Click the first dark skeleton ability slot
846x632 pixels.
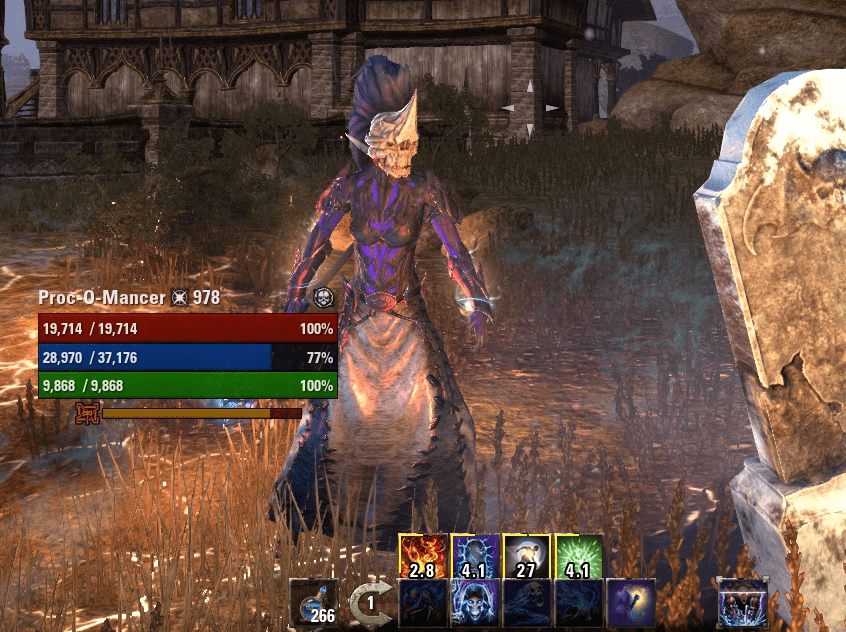pyautogui.click(x=423, y=603)
